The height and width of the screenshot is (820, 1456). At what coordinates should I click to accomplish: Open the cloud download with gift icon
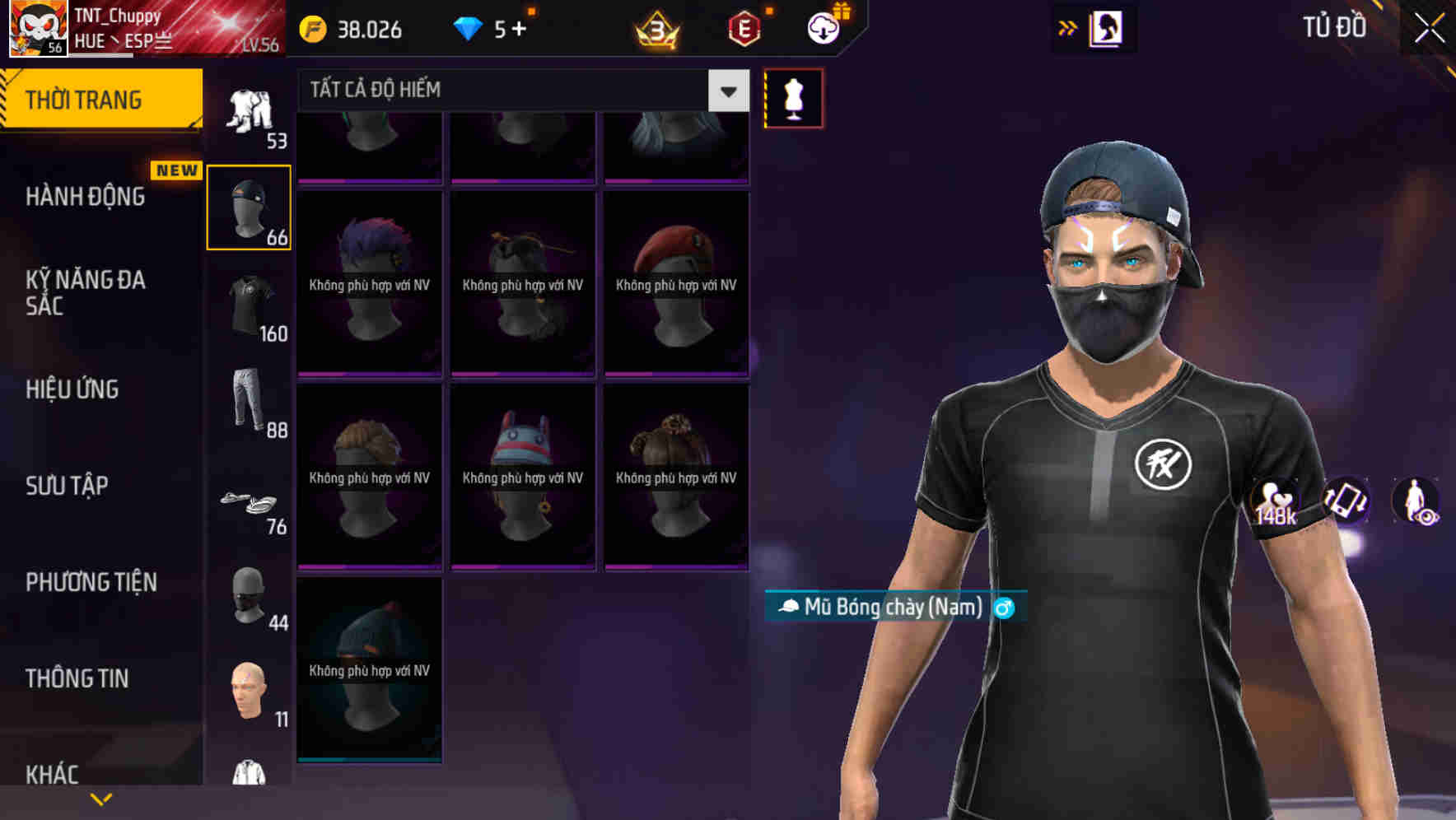(824, 30)
